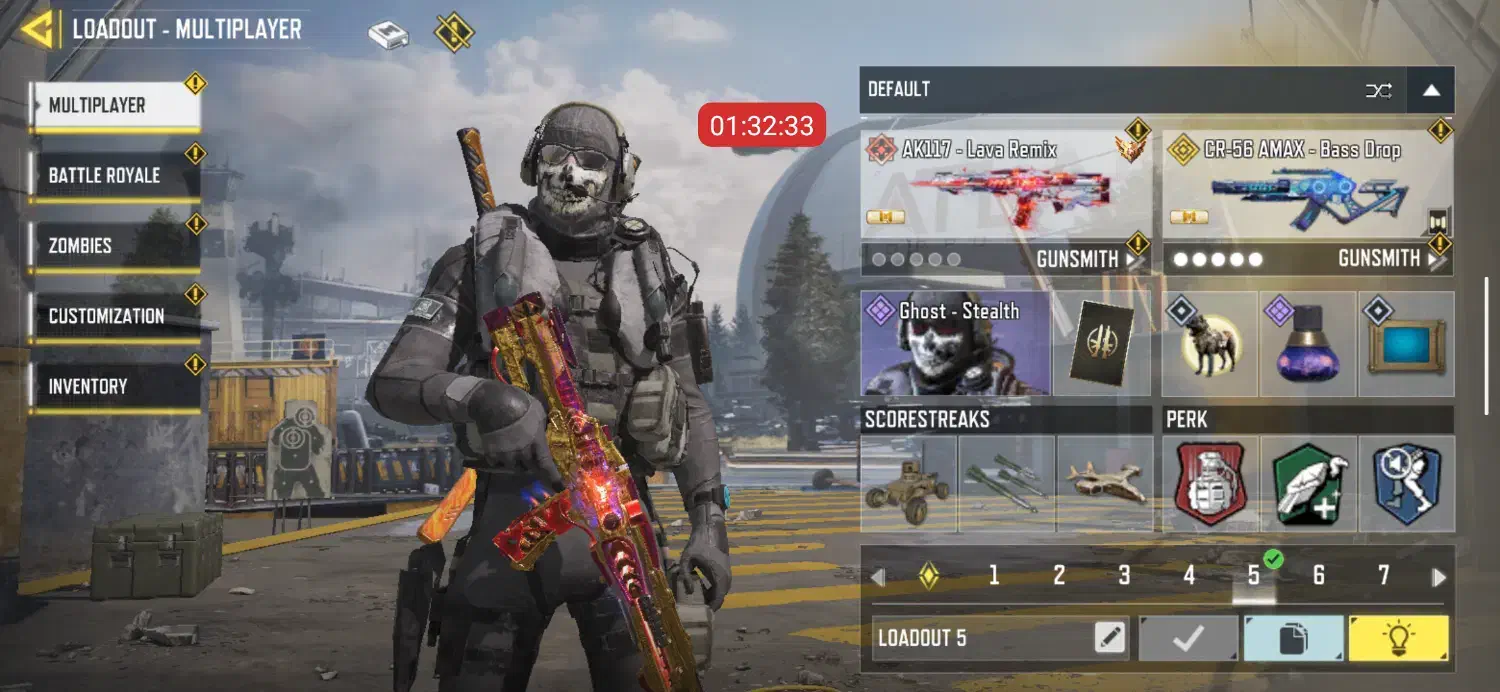Switch to loadout number 3
The width and height of the screenshot is (1500, 692).
coord(1124,576)
